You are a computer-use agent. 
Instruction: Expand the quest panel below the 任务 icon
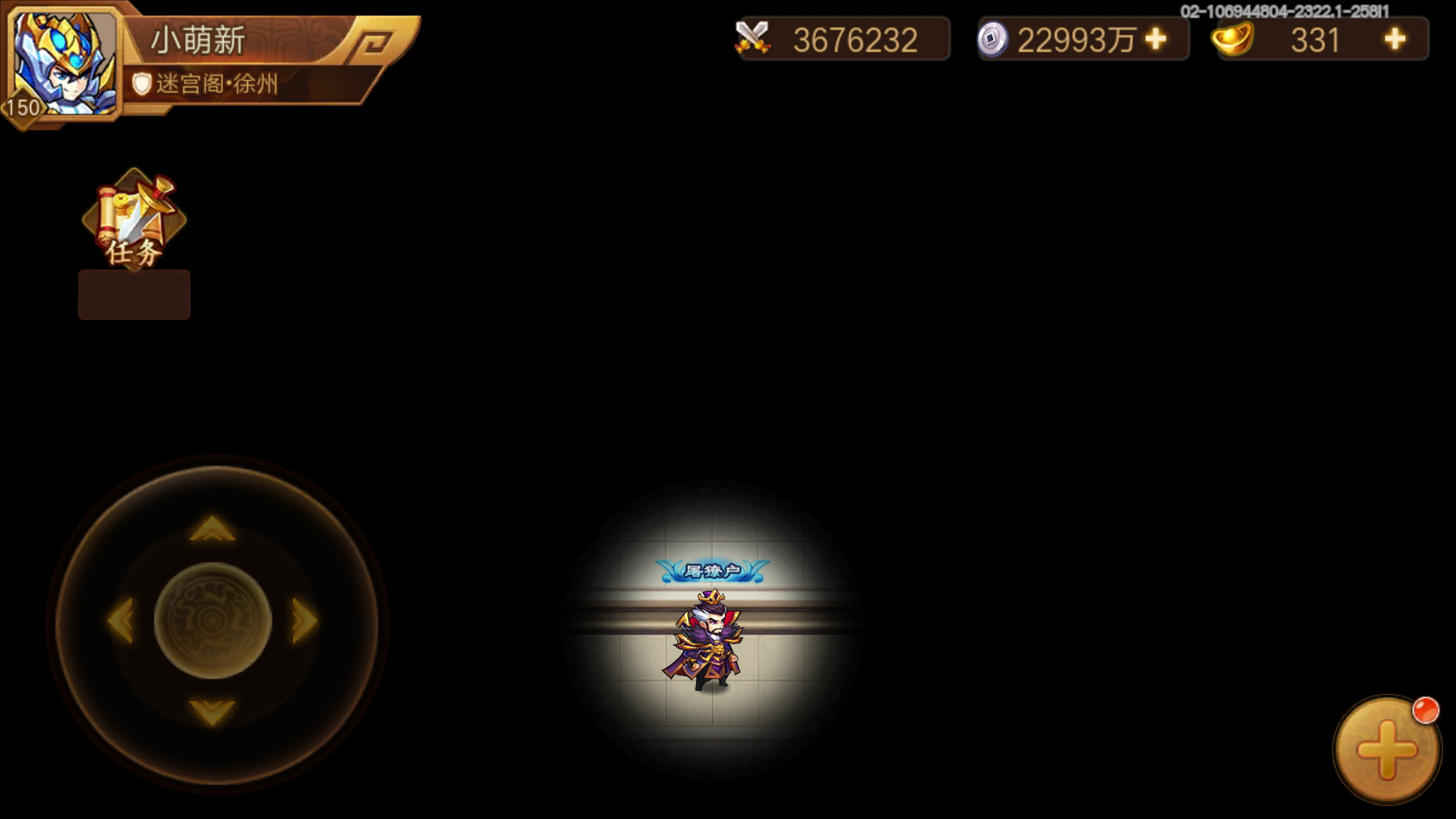[133, 294]
